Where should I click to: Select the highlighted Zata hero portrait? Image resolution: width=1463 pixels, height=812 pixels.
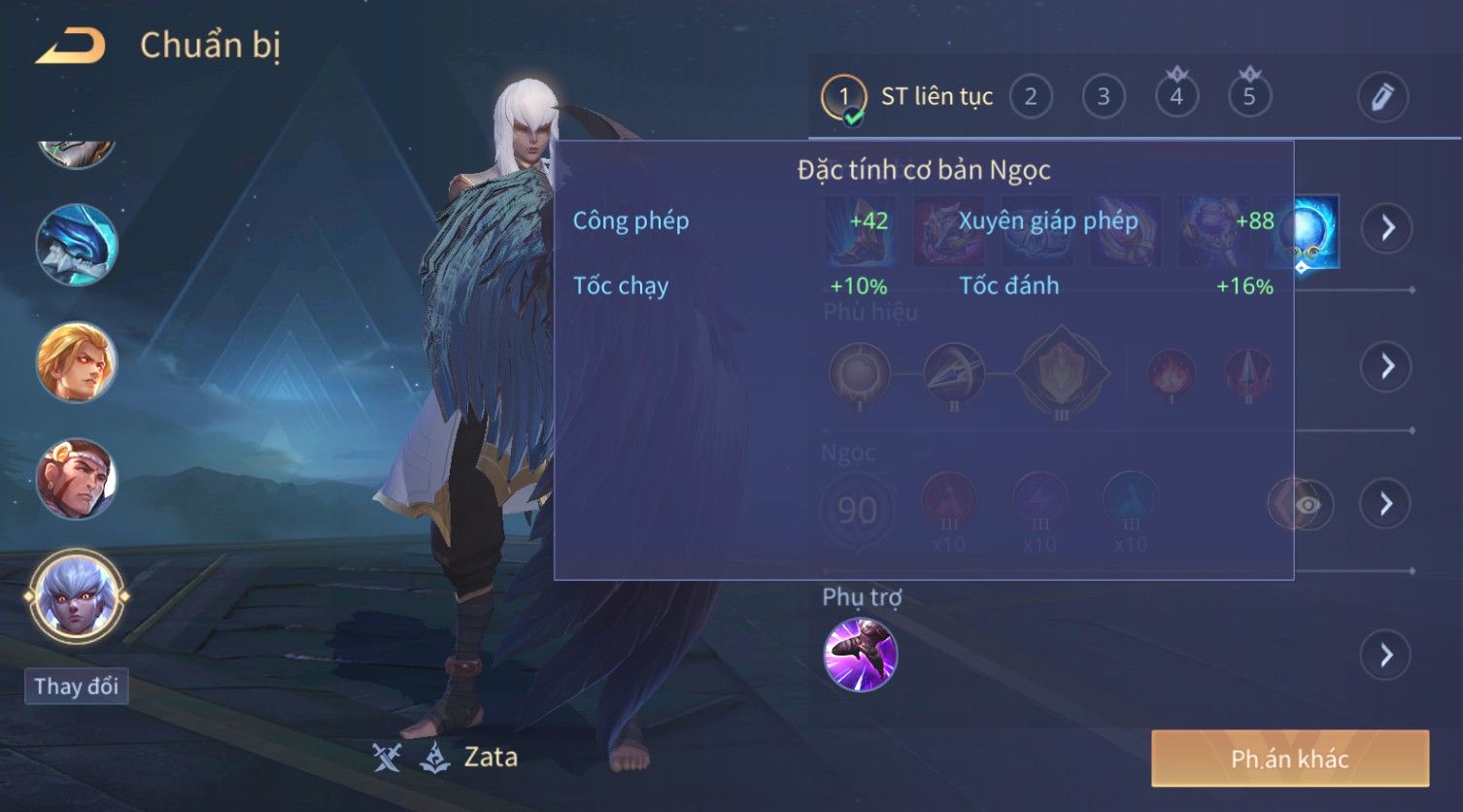[x=77, y=596]
